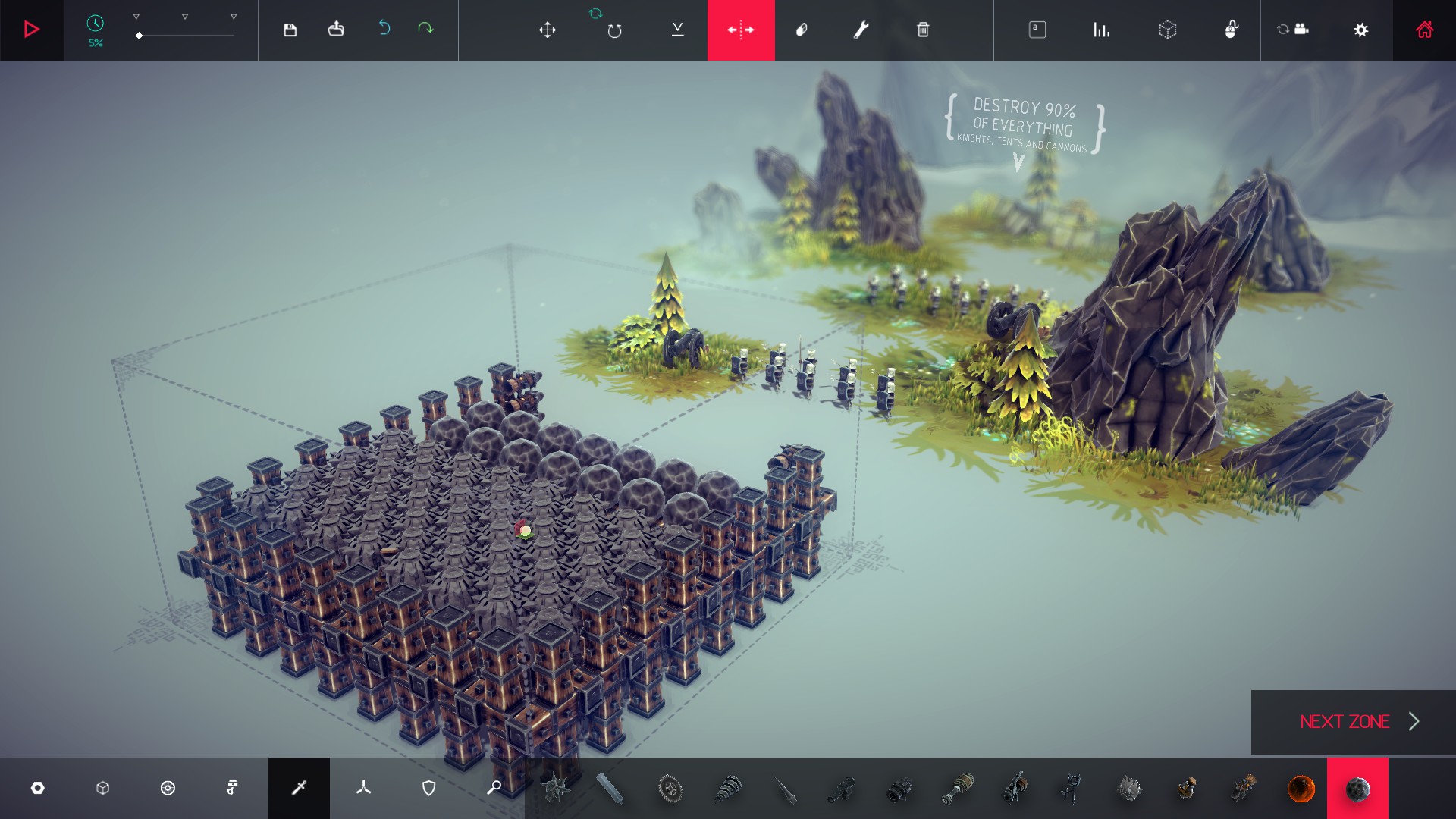Return to the home menu
Image resolution: width=1456 pixels, height=819 pixels.
(x=1425, y=30)
